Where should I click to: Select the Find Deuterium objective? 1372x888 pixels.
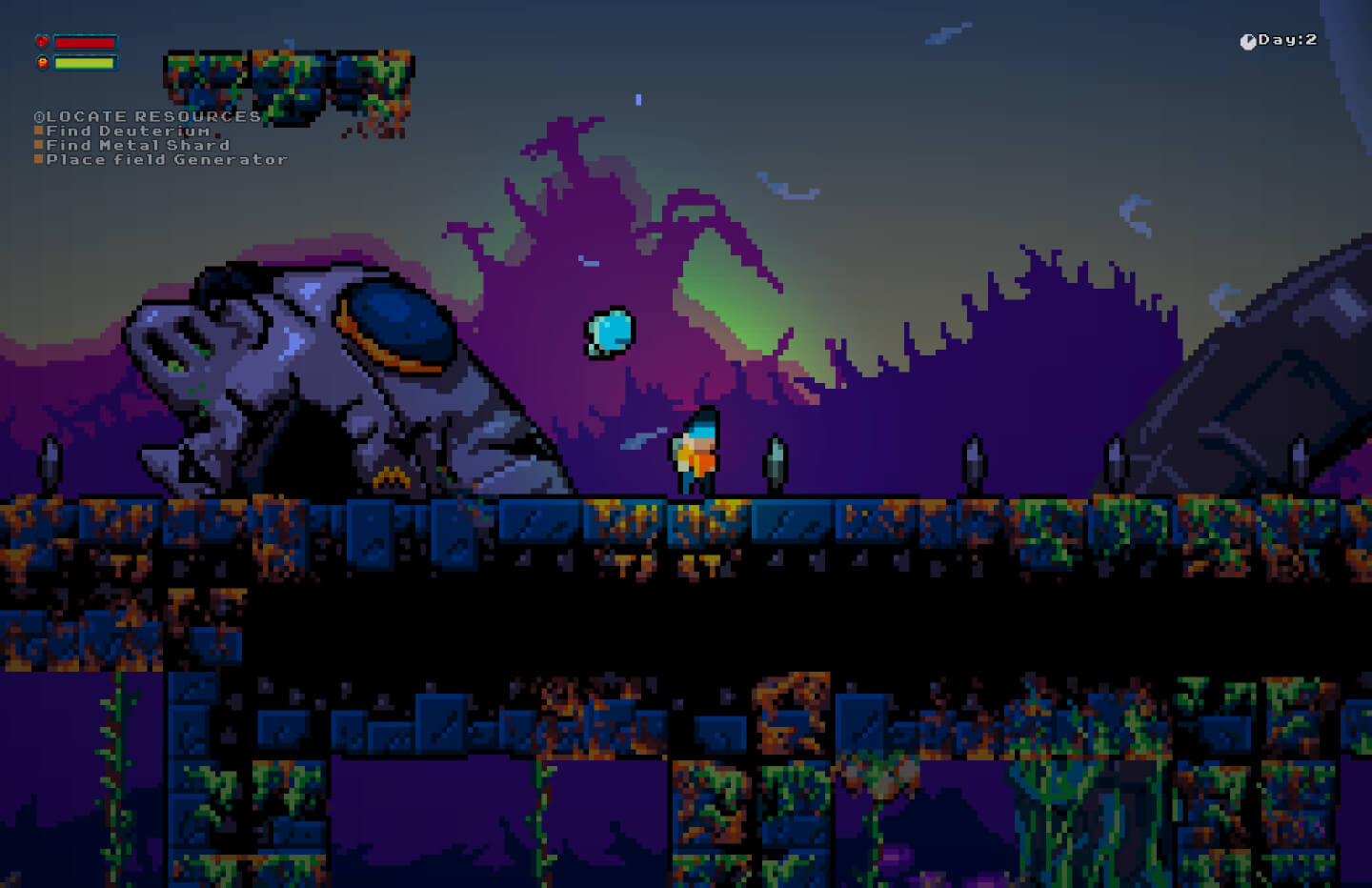coord(128,131)
